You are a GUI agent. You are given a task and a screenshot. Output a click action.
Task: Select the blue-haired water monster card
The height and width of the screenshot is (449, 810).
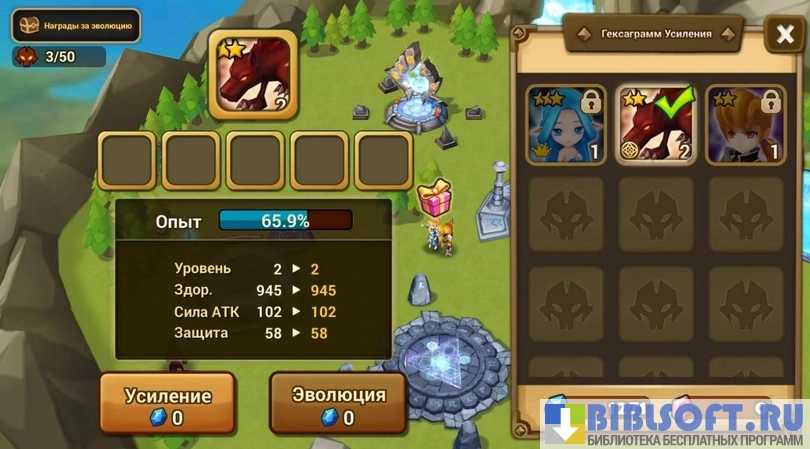coord(565,125)
